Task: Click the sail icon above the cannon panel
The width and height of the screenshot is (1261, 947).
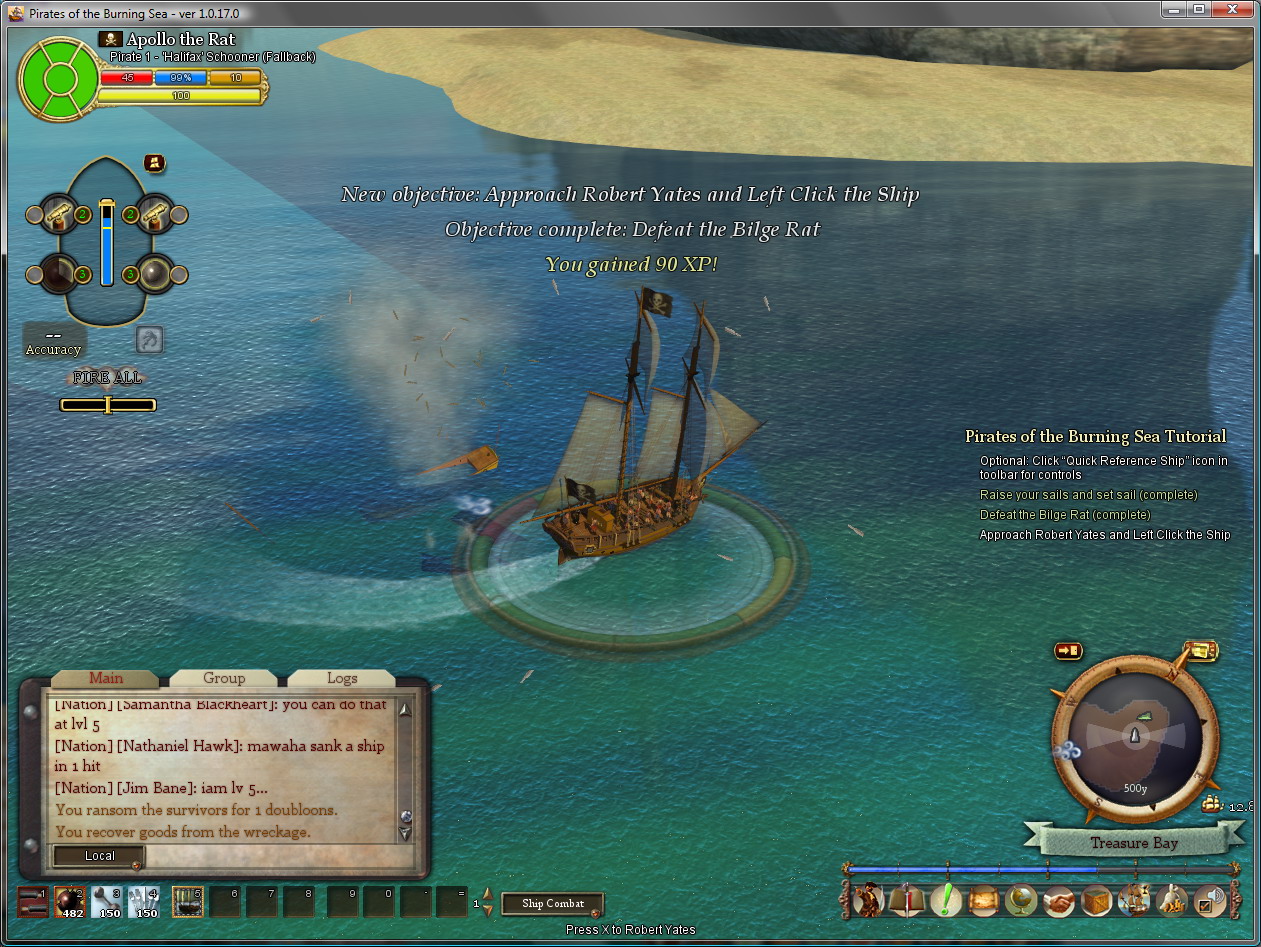Action: 154,162
